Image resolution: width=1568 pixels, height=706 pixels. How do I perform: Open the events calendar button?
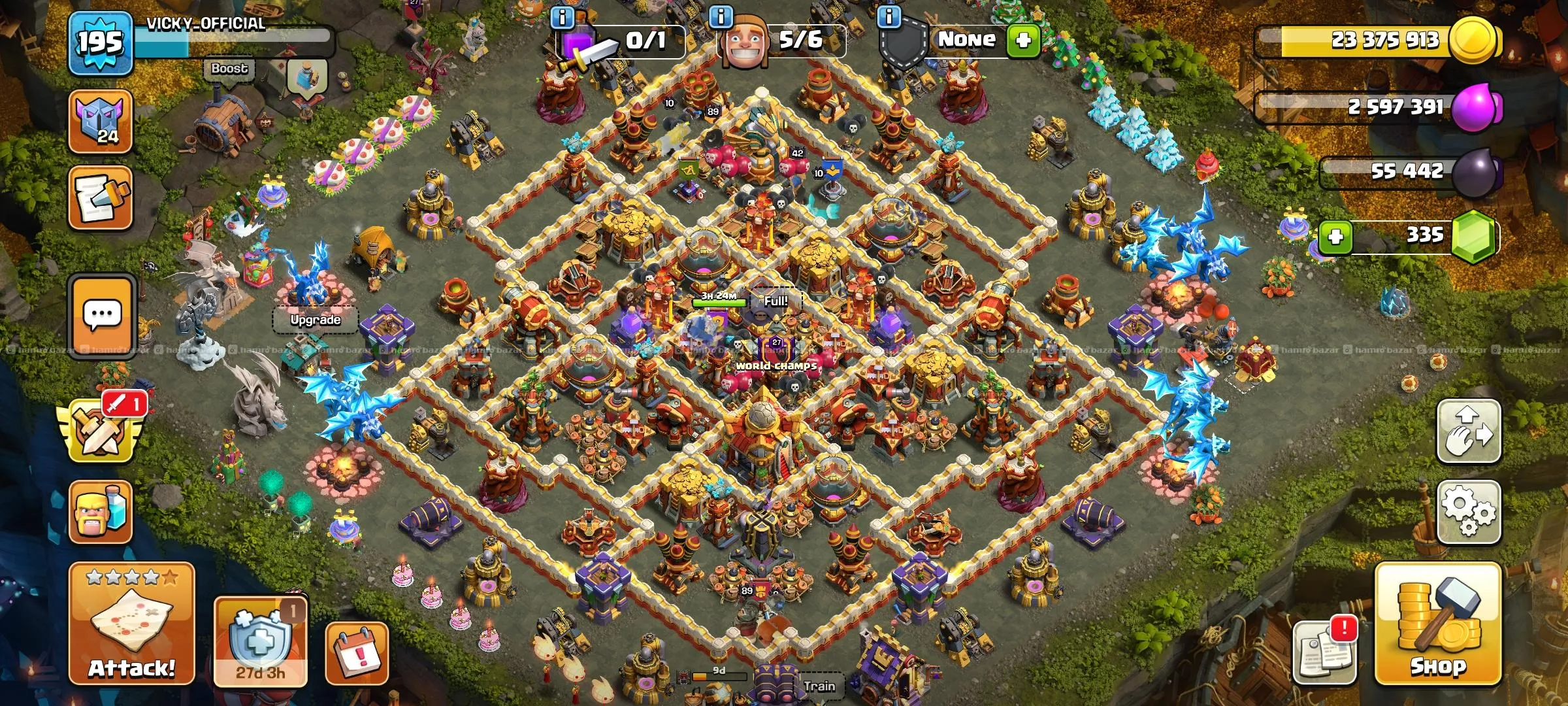click(x=357, y=654)
